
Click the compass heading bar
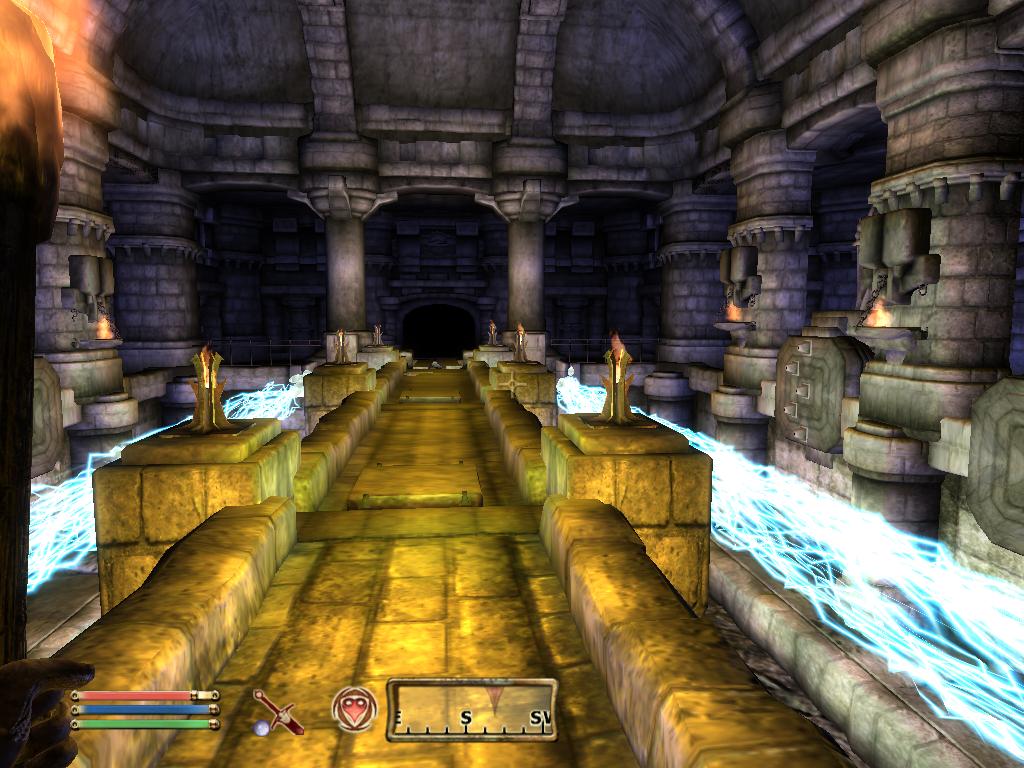point(471,709)
